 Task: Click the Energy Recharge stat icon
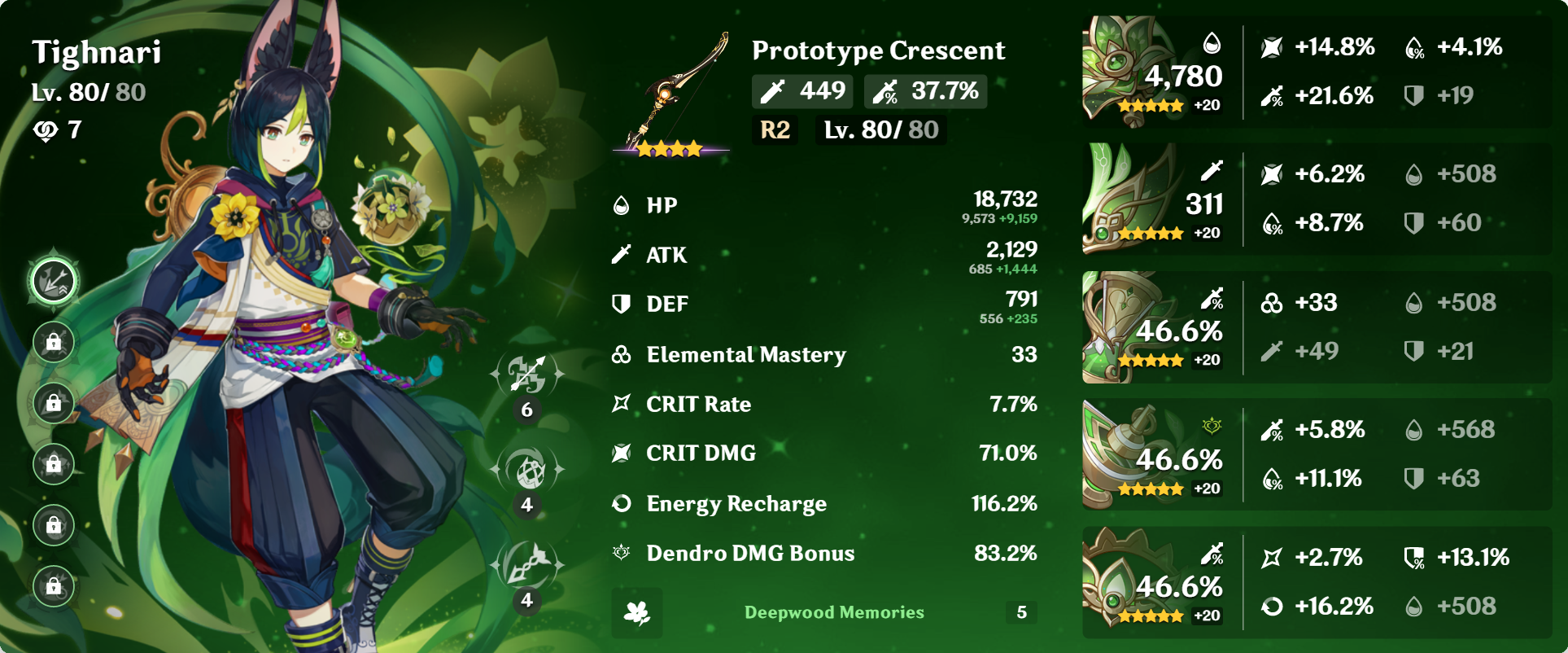click(622, 503)
